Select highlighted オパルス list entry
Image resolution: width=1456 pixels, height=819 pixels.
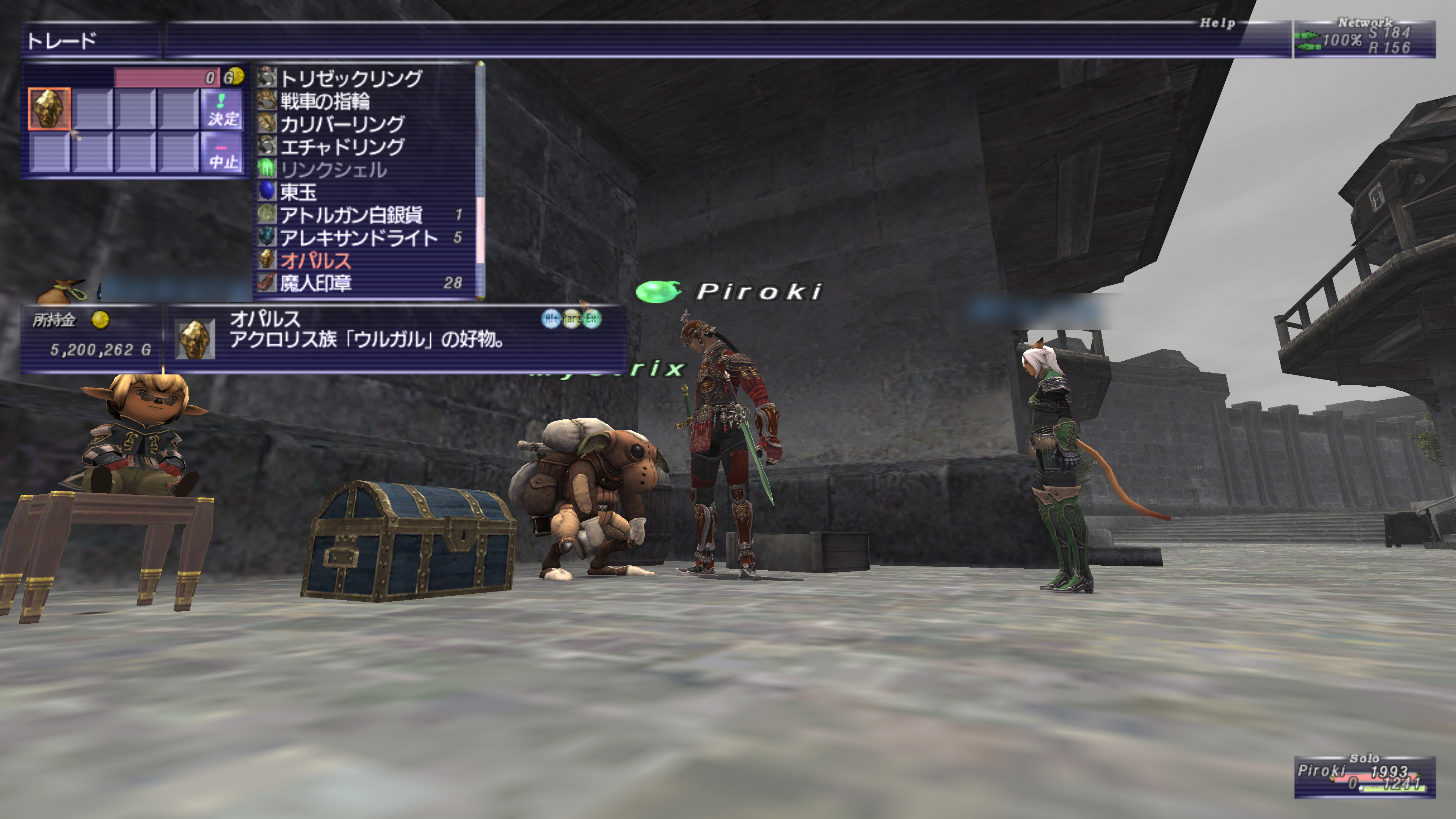[x=315, y=260]
